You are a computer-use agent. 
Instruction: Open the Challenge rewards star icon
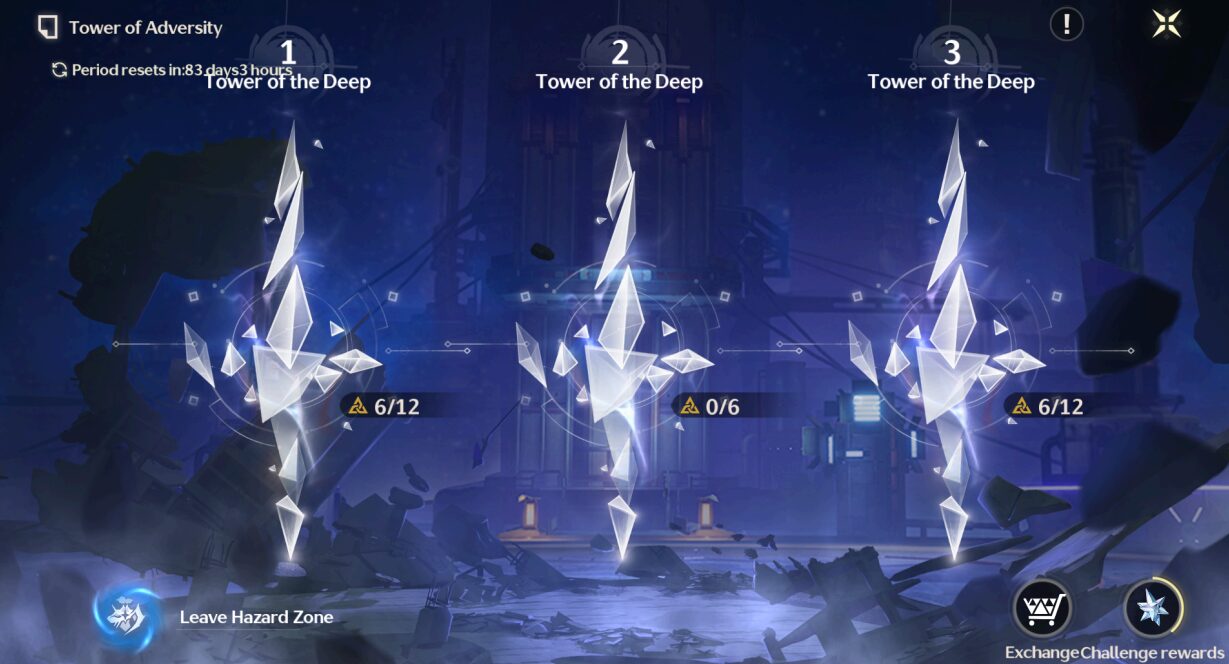click(x=1153, y=607)
